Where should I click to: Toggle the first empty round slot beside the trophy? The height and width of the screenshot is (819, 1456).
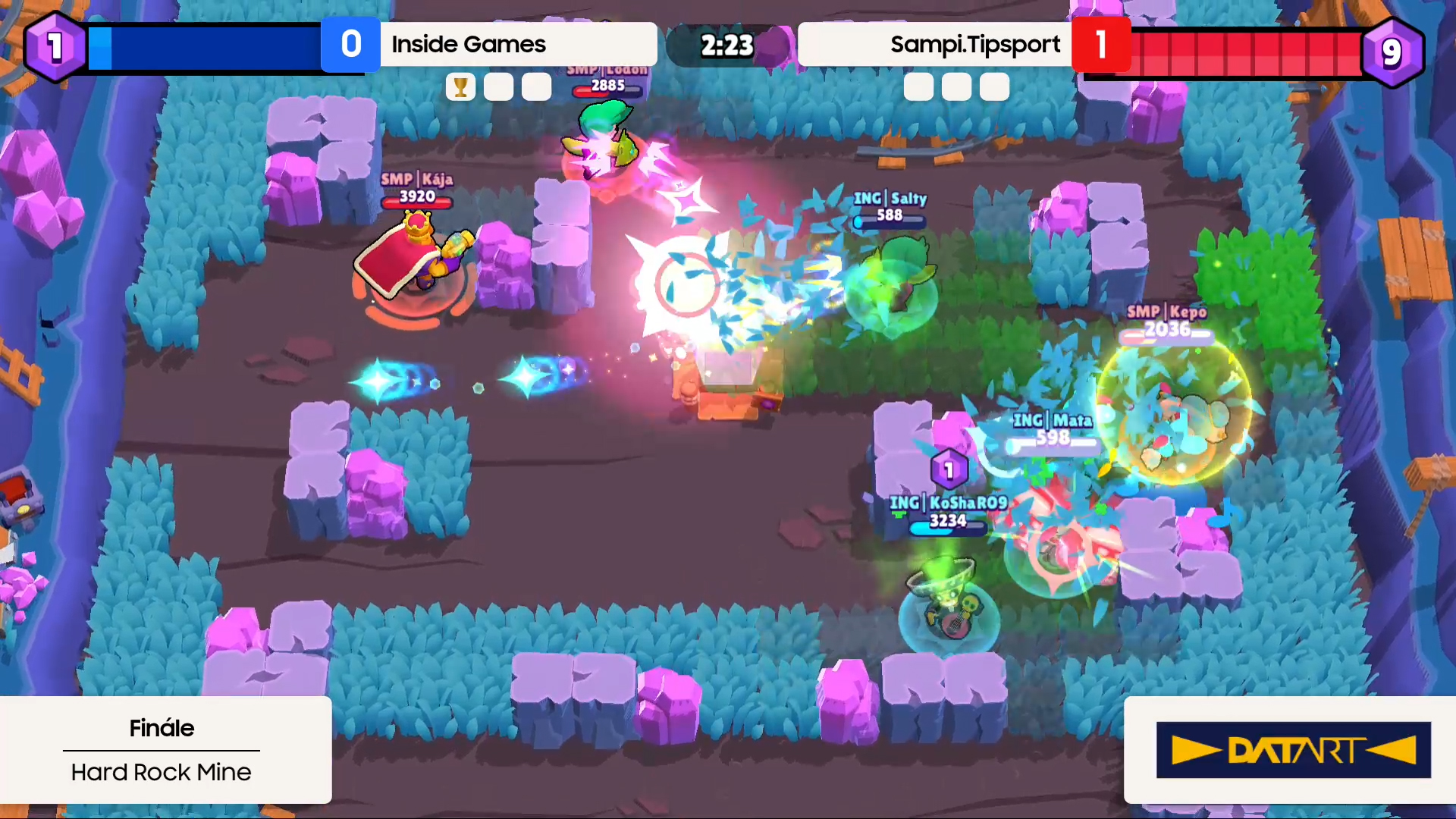tap(498, 86)
